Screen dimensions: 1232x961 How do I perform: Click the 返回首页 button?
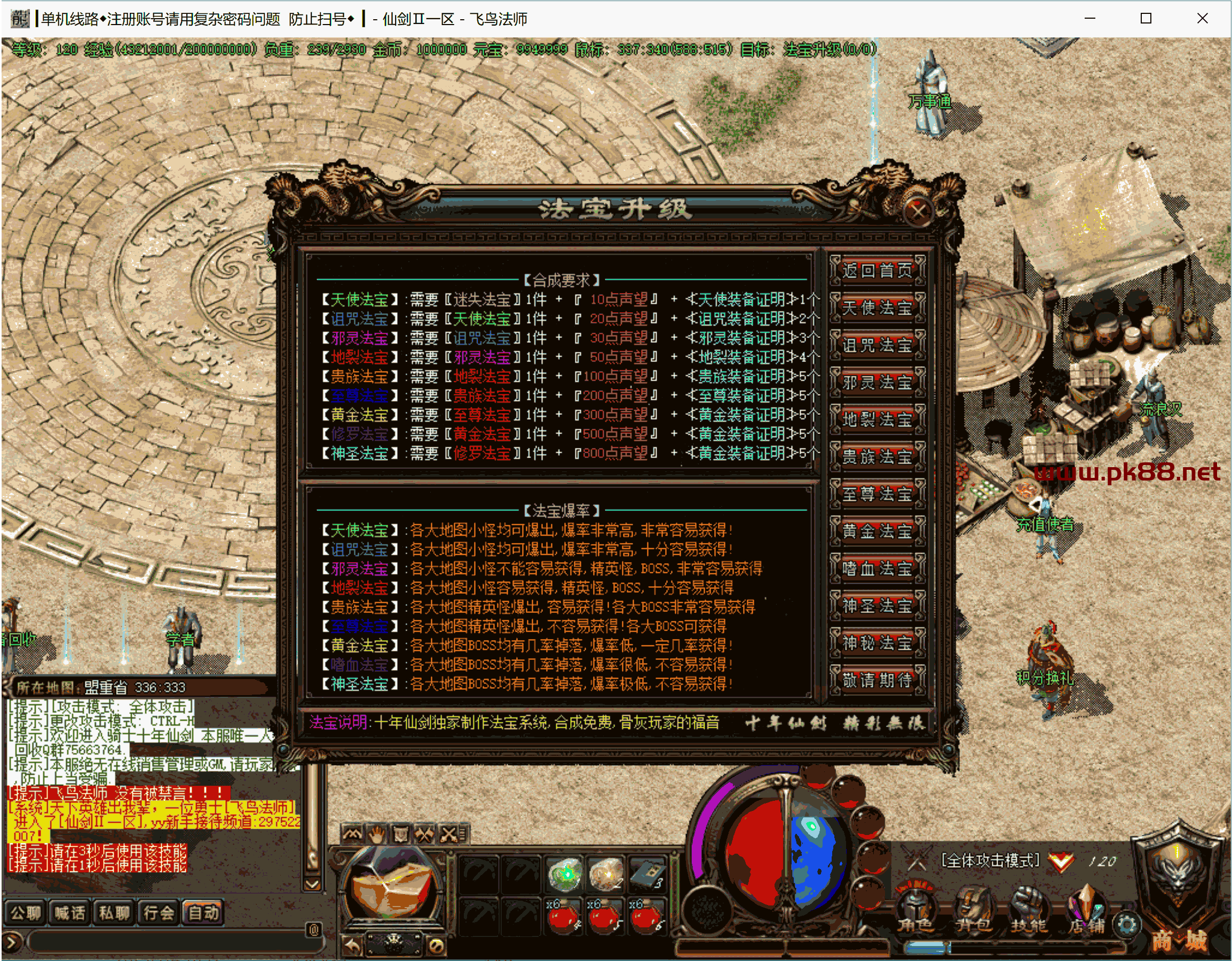(876, 271)
